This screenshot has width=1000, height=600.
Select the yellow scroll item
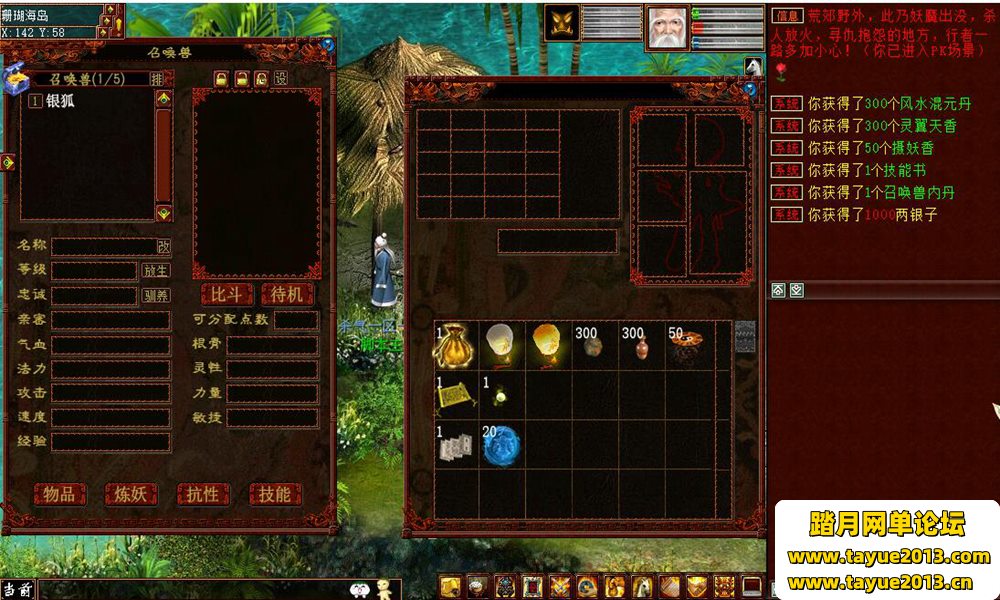[x=456, y=395]
